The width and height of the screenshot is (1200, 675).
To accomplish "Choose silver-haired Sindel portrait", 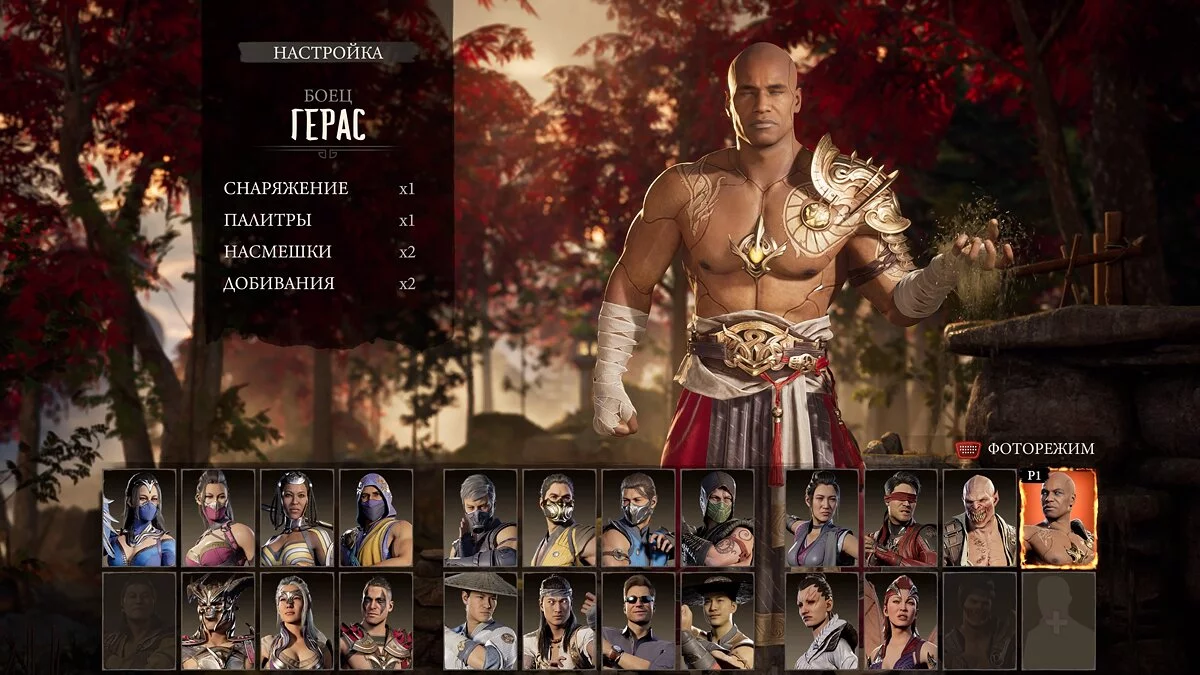I will click(x=297, y=621).
